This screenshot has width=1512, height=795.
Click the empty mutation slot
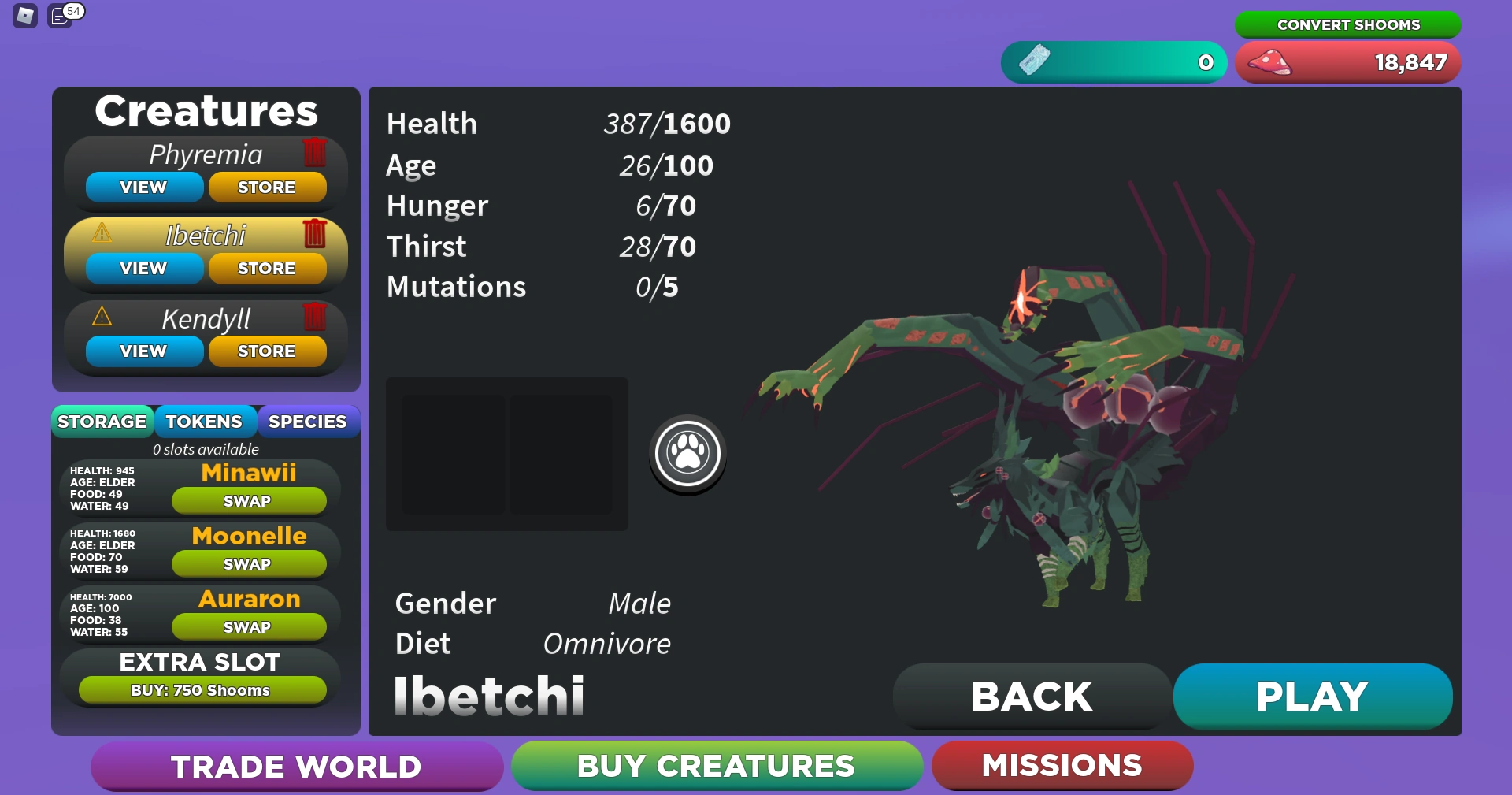[x=453, y=455]
